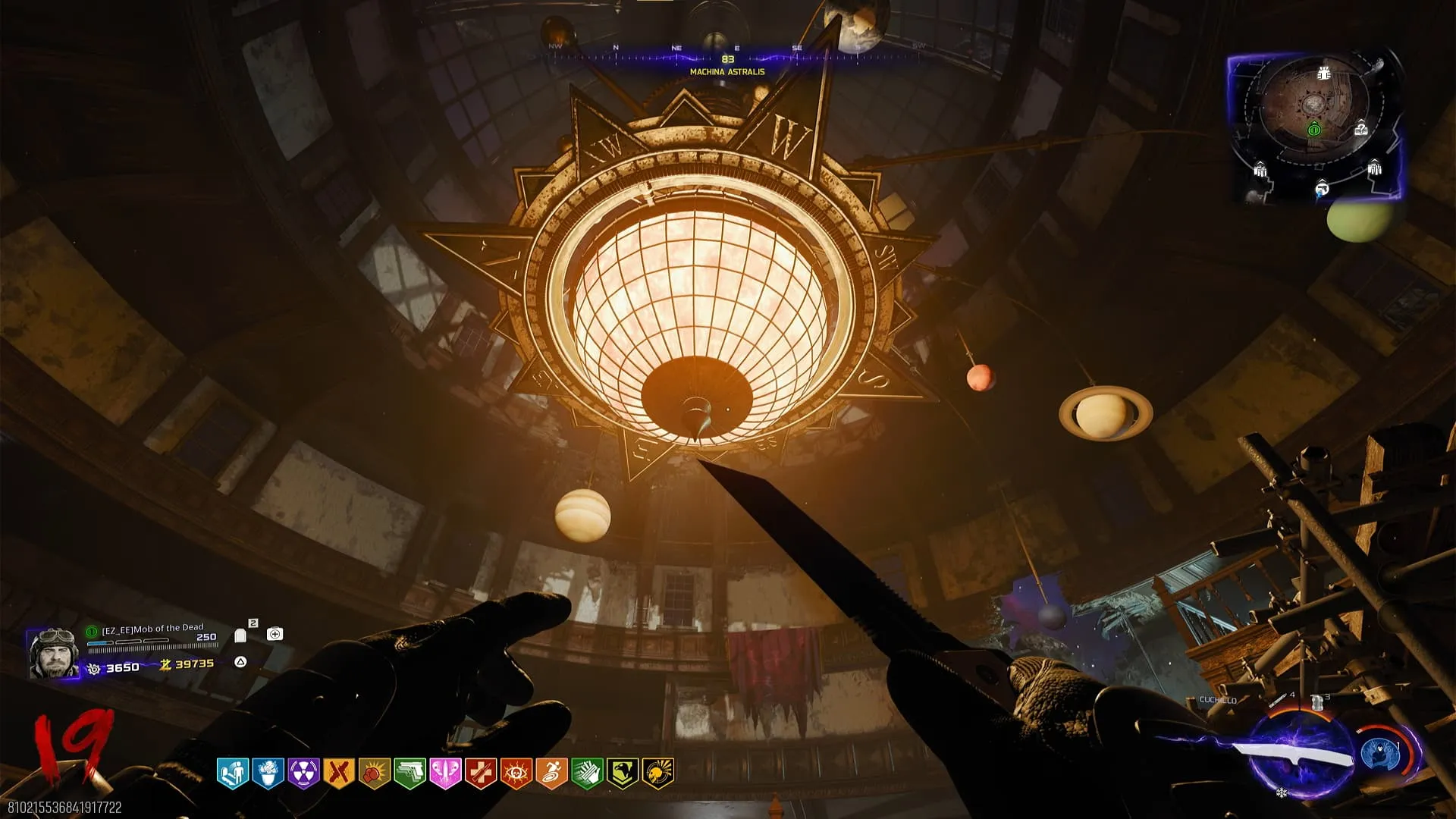Screen dimensions: 1456x819
Task: Click the medkit self-revive icon
Action: (275, 634)
